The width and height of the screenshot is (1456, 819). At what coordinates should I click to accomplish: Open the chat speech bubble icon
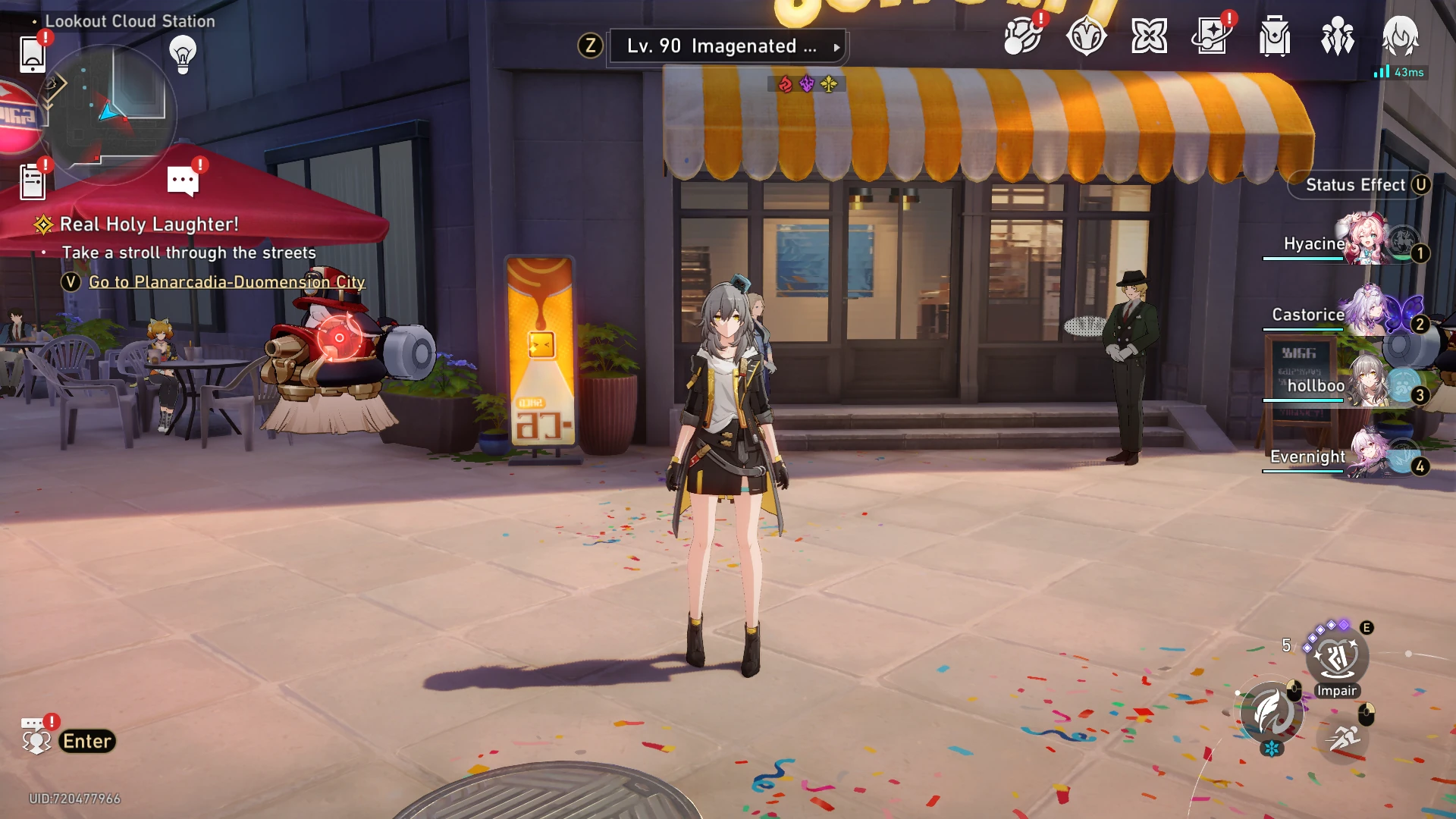(183, 180)
